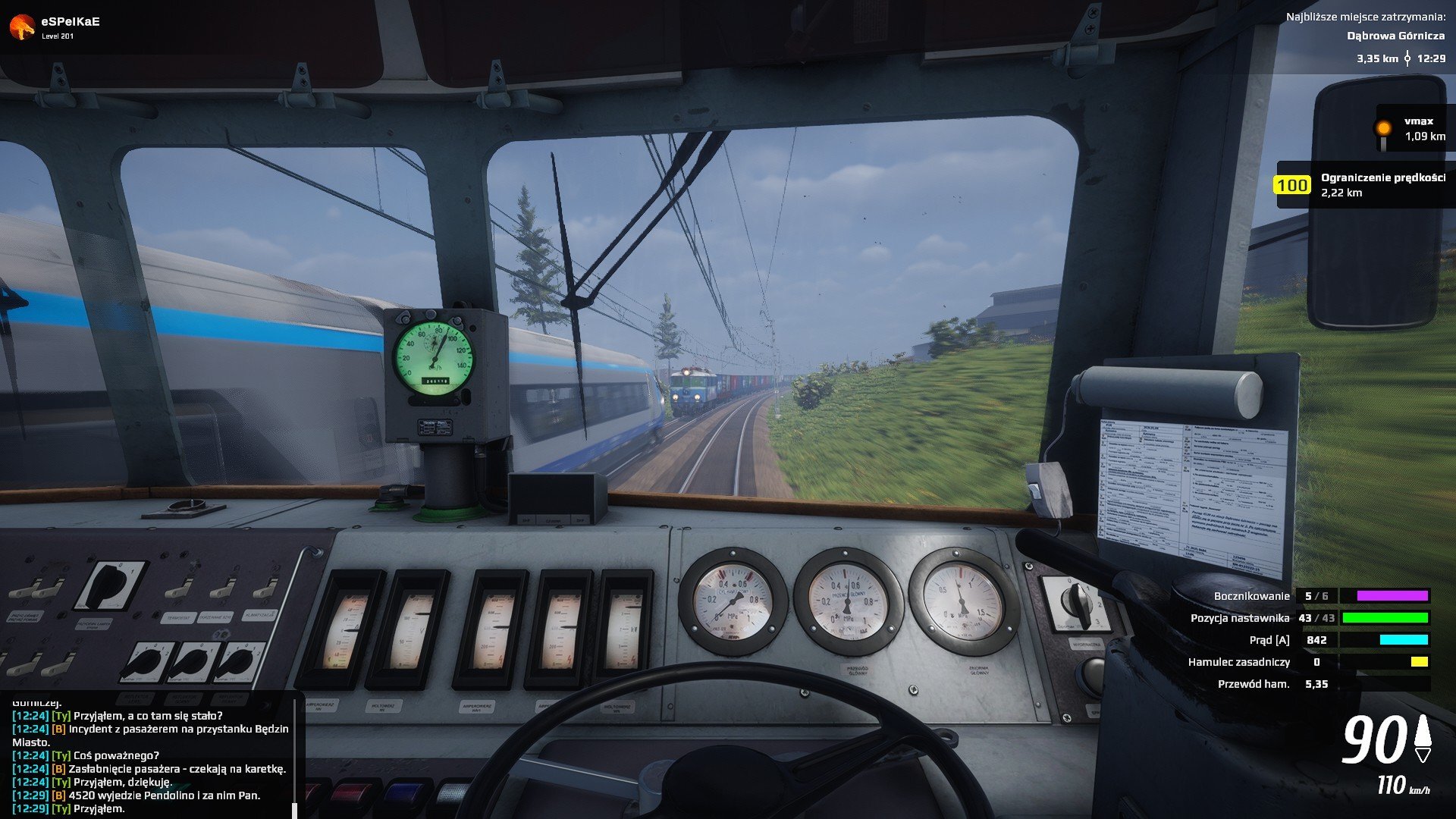Click the eSPeIKaE player avatar
The image size is (1456, 819).
pos(22,27)
